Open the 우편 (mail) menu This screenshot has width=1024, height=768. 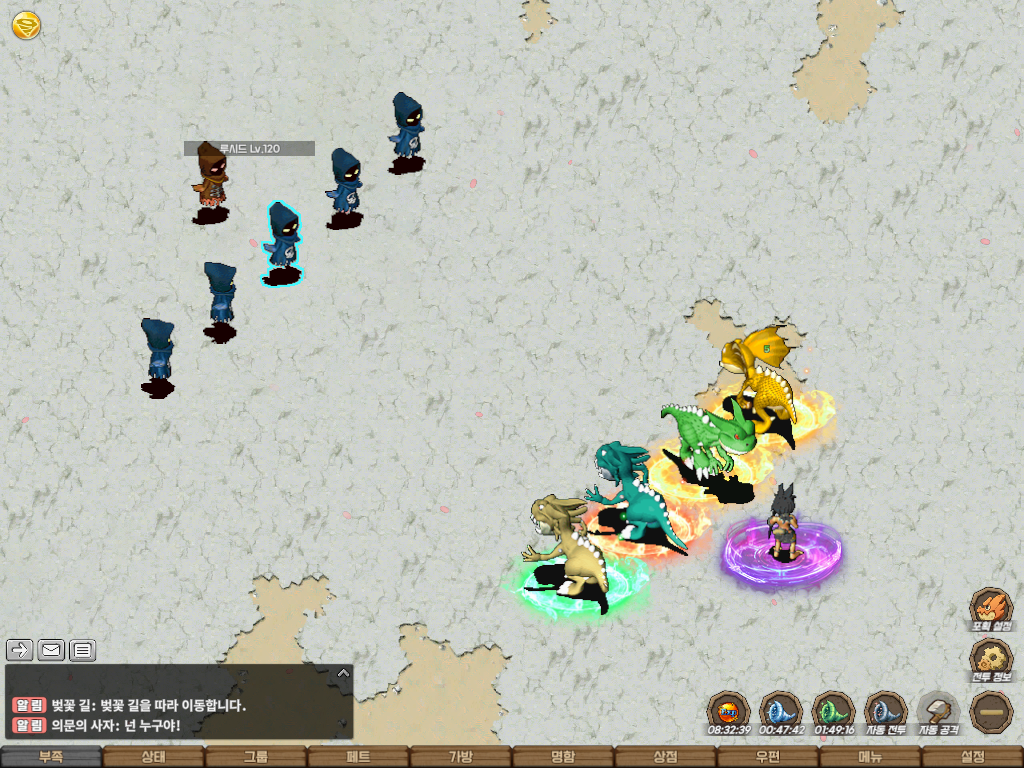767,757
